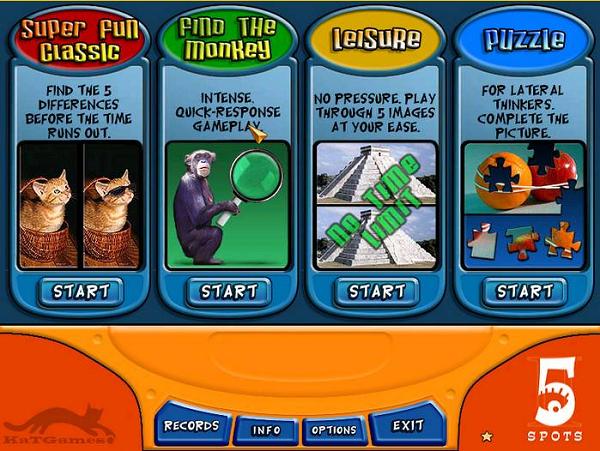The height and width of the screenshot is (451, 600).
Task: Start the Super Fun Classic mode
Action: (82, 292)
